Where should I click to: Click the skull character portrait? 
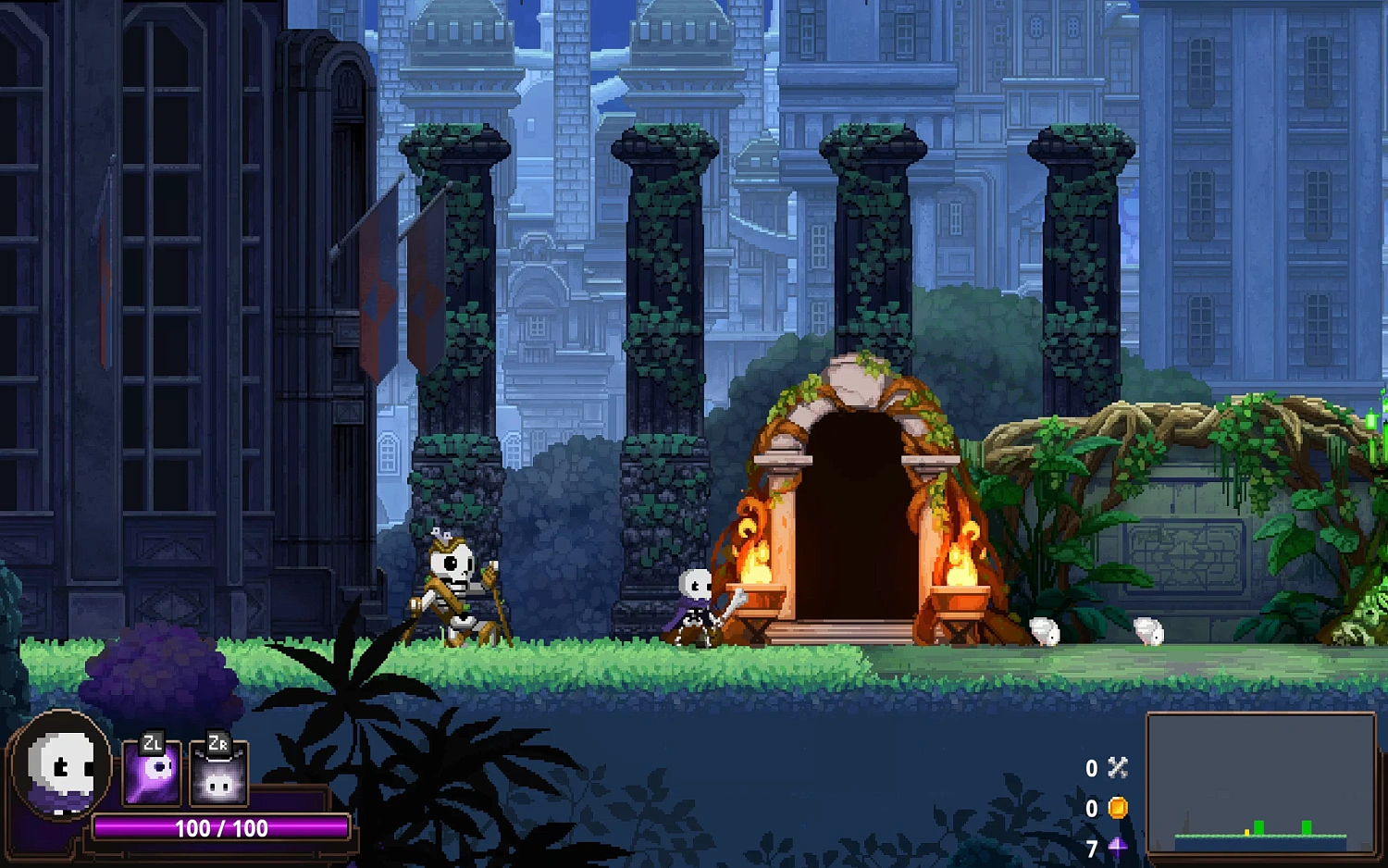[x=61, y=766]
